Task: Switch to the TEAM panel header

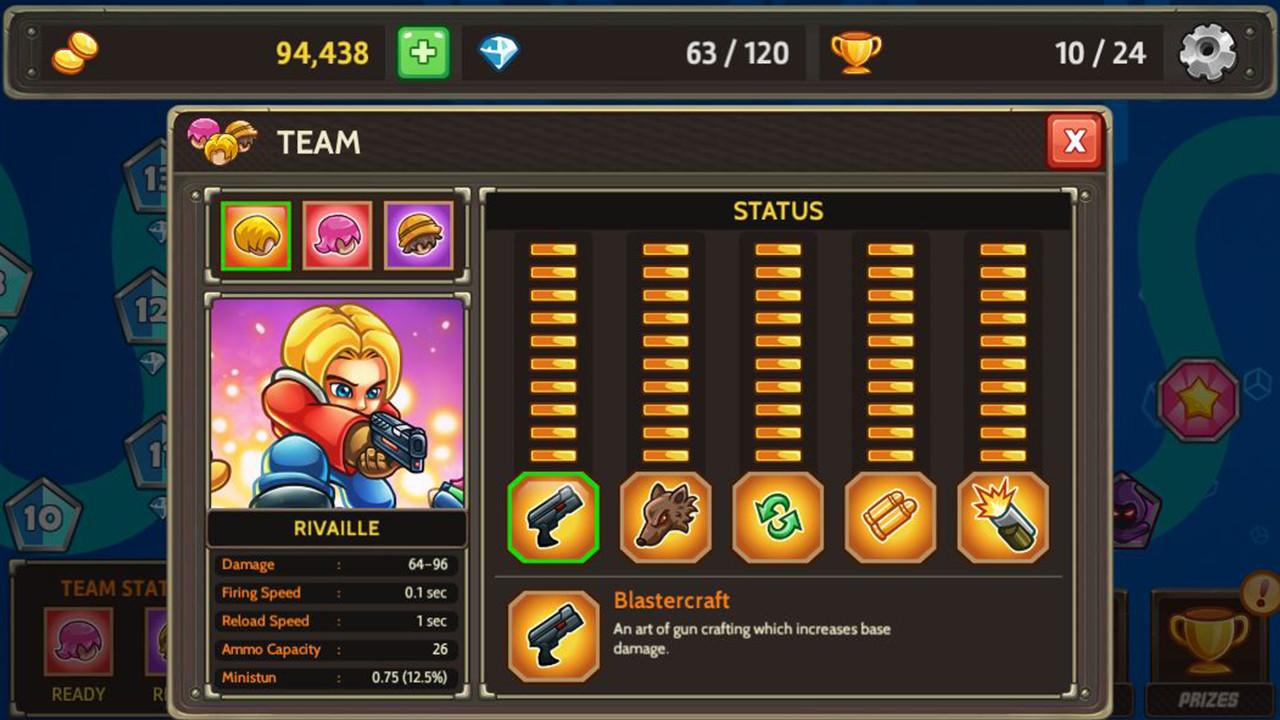Action: pyautogui.click(x=318, y=143)
